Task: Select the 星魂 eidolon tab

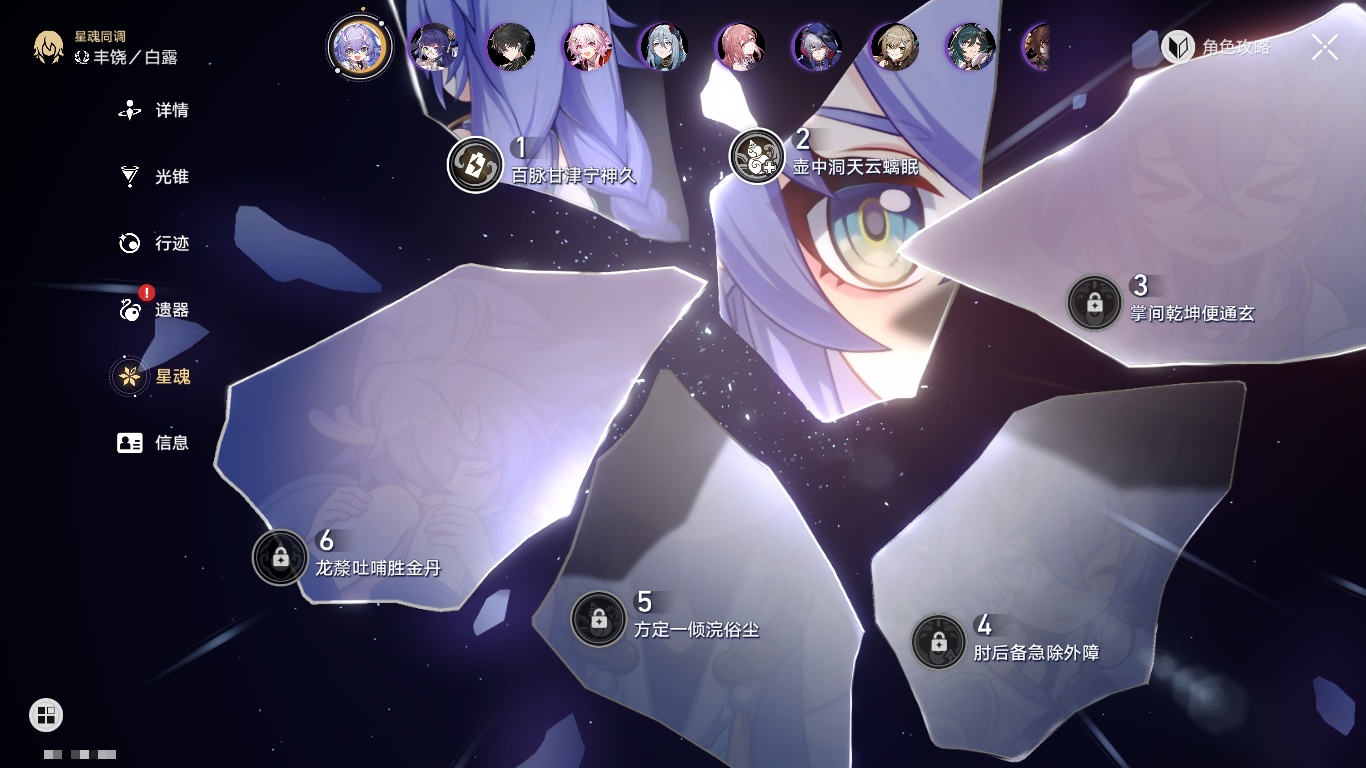Action: coord(155,377)
